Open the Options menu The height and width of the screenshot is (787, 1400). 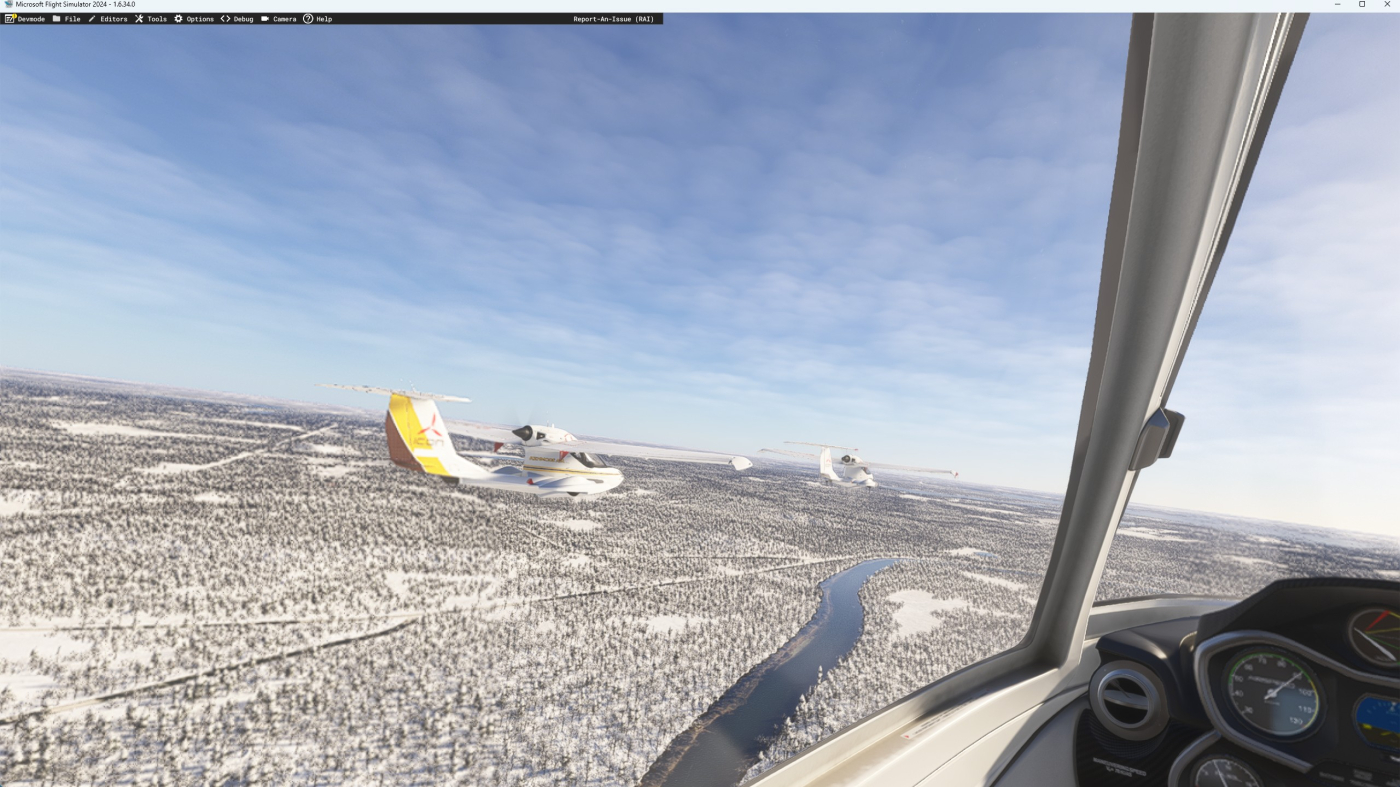point(195,19)
